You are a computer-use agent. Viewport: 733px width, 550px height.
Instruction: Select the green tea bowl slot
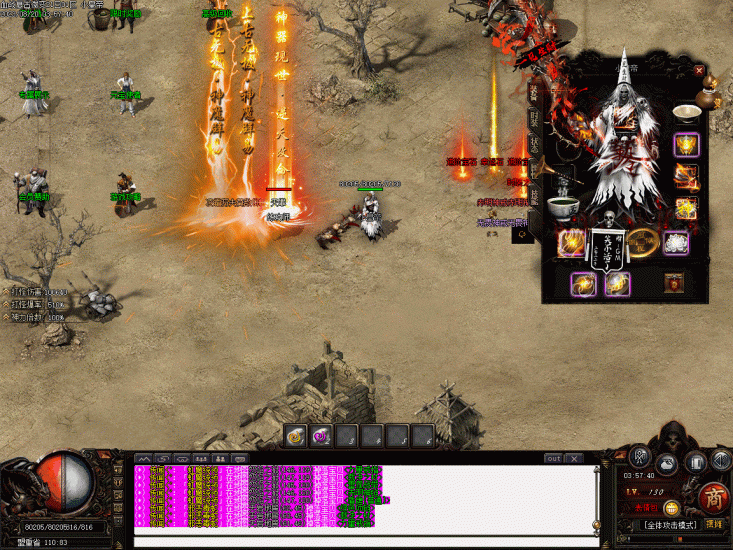coord(561,207)
